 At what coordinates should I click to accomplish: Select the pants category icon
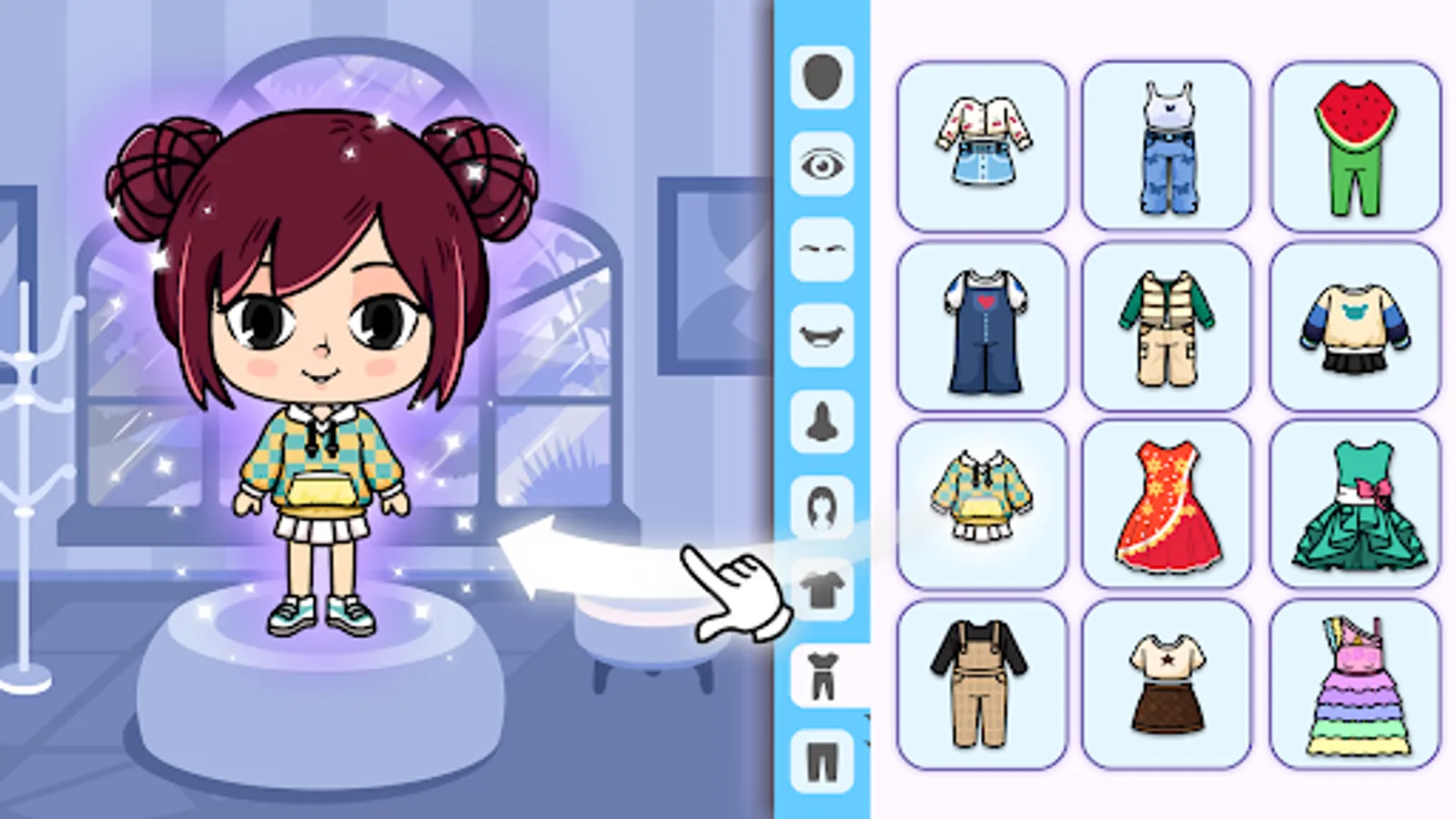click(x=822, y=755)
